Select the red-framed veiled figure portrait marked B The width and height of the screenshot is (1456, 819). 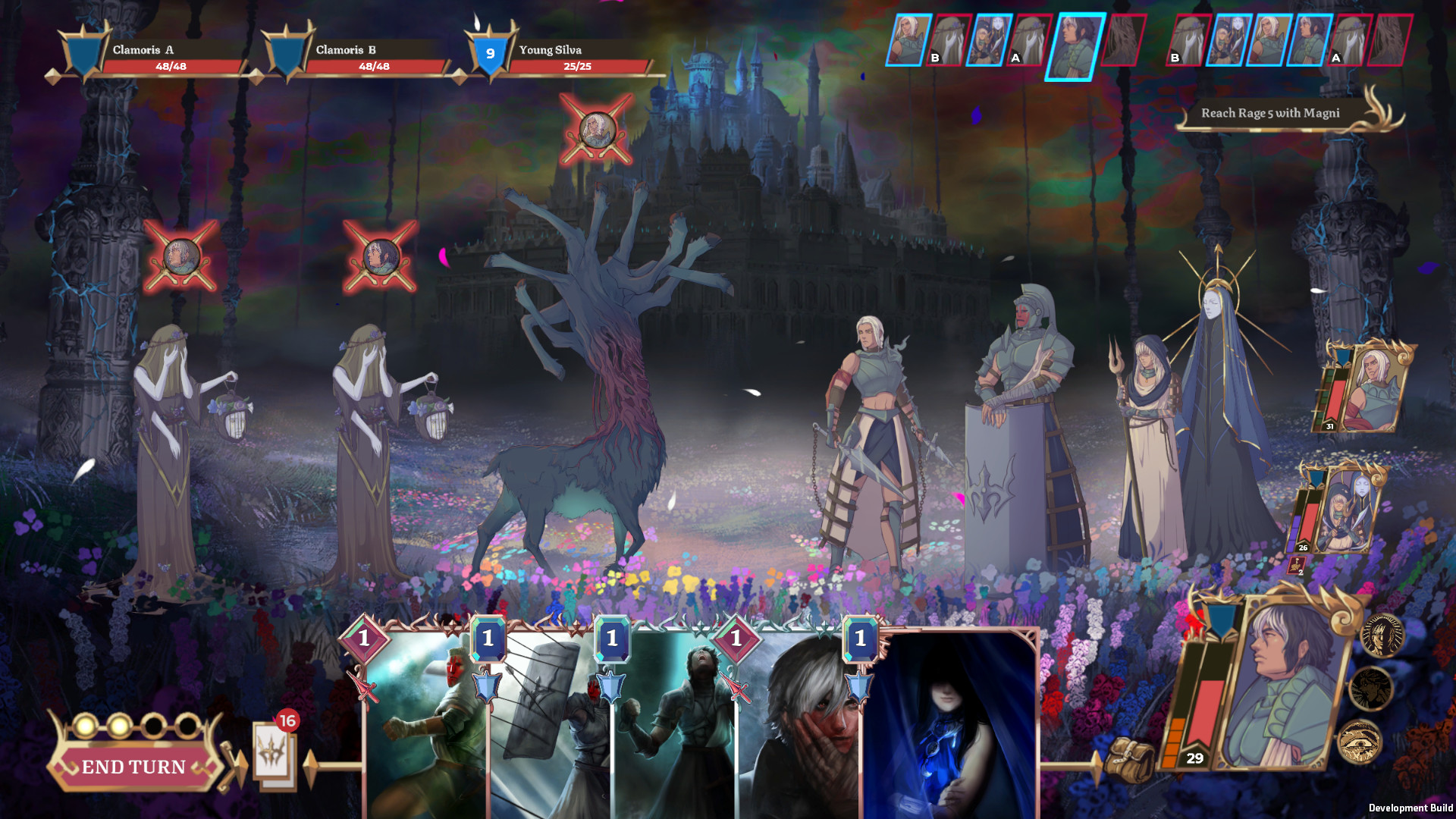(x=949, y=39)
